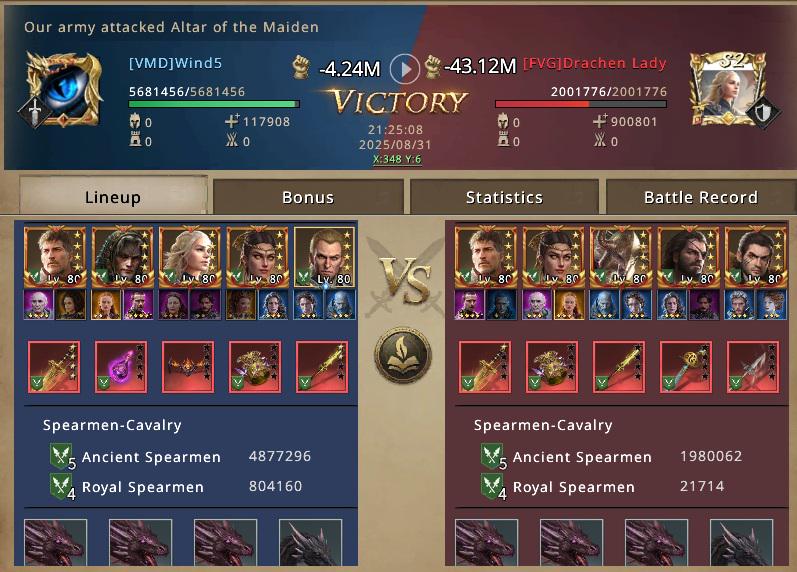The image size is (797, 572).
Task: Select the blue dragon eye avatar
Action: pyautogui.click(x=64, y=89)
